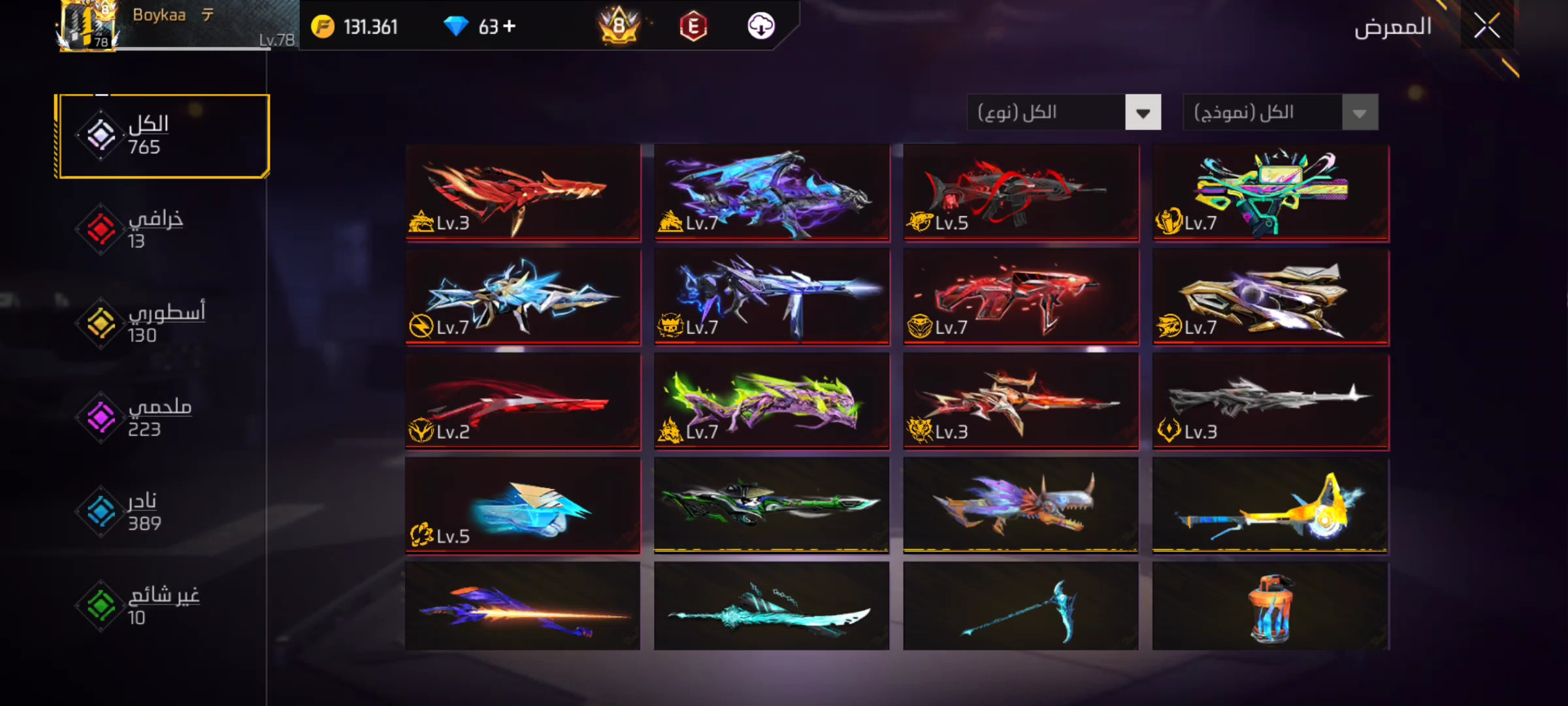Select the الكل 765 category tab
Viewport: 1568px width, 706px height.
click(x=162, y=136)
